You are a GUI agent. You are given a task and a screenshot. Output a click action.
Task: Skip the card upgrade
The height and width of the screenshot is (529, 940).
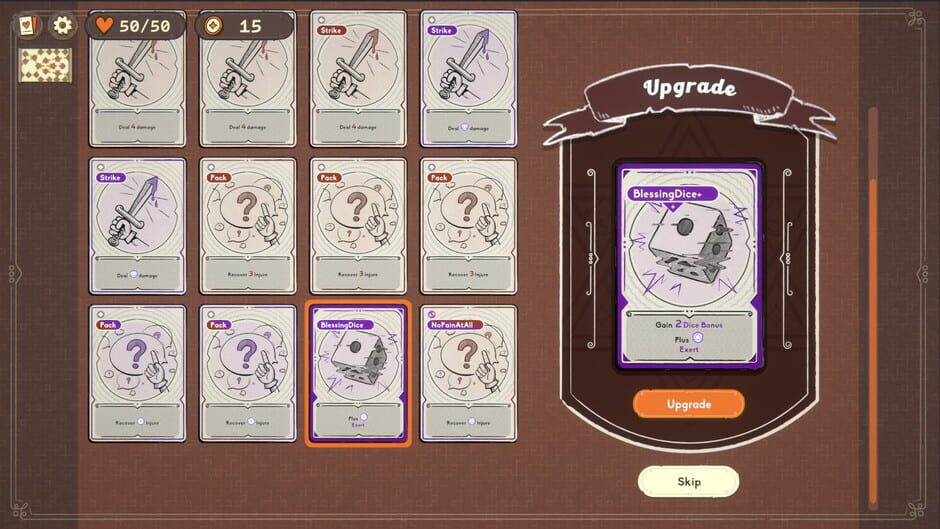pyautogui.click(x=688, y=481)
